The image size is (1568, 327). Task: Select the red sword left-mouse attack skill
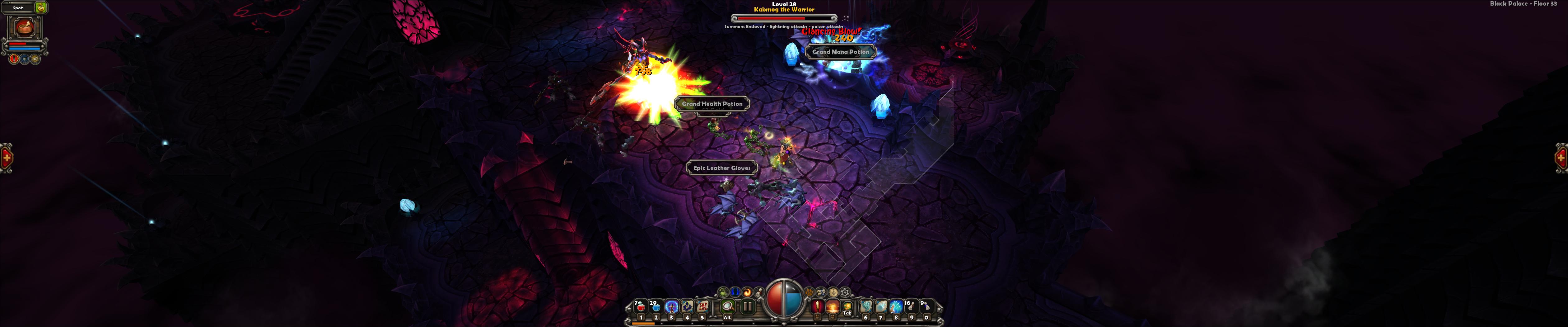818,307
